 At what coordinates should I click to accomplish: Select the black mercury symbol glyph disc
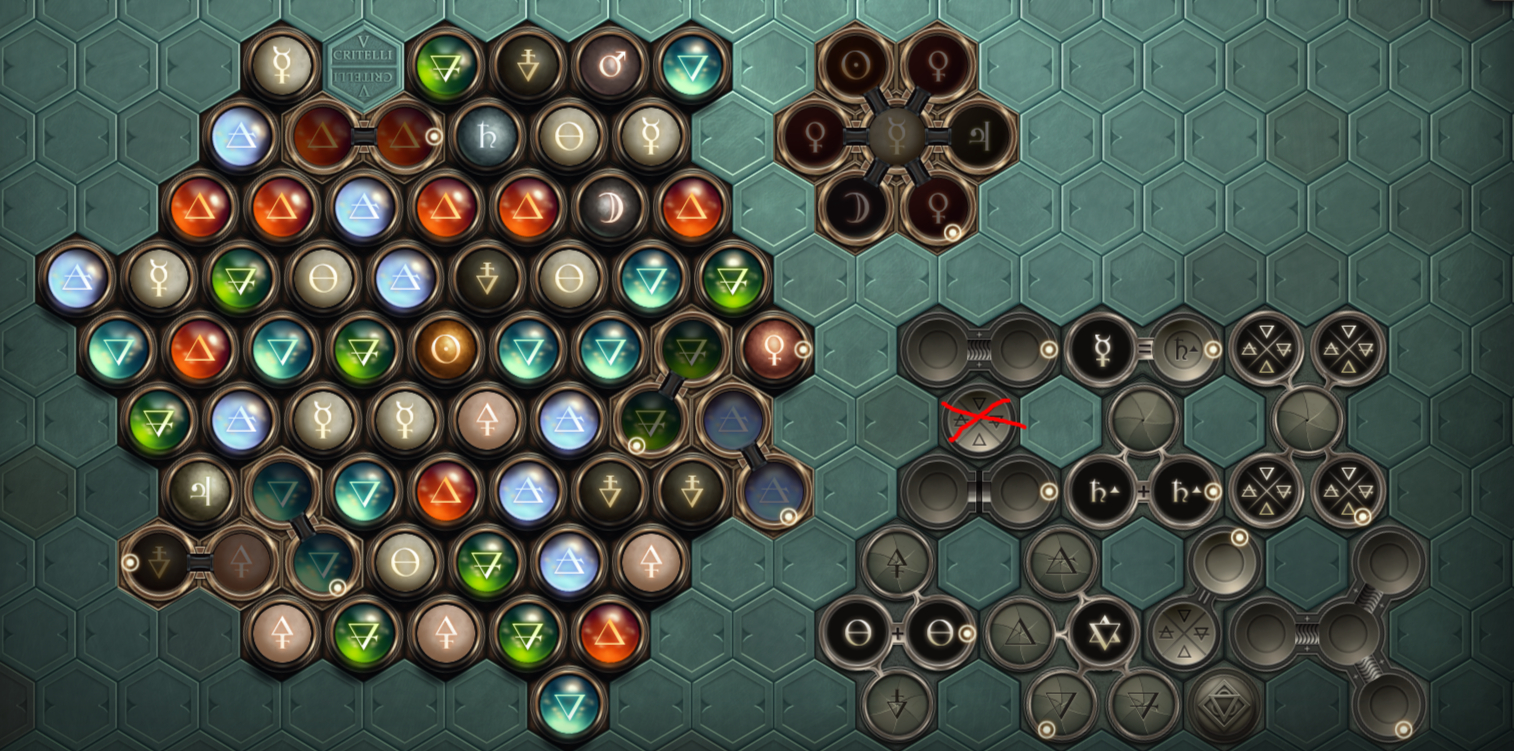(1101, 349)
